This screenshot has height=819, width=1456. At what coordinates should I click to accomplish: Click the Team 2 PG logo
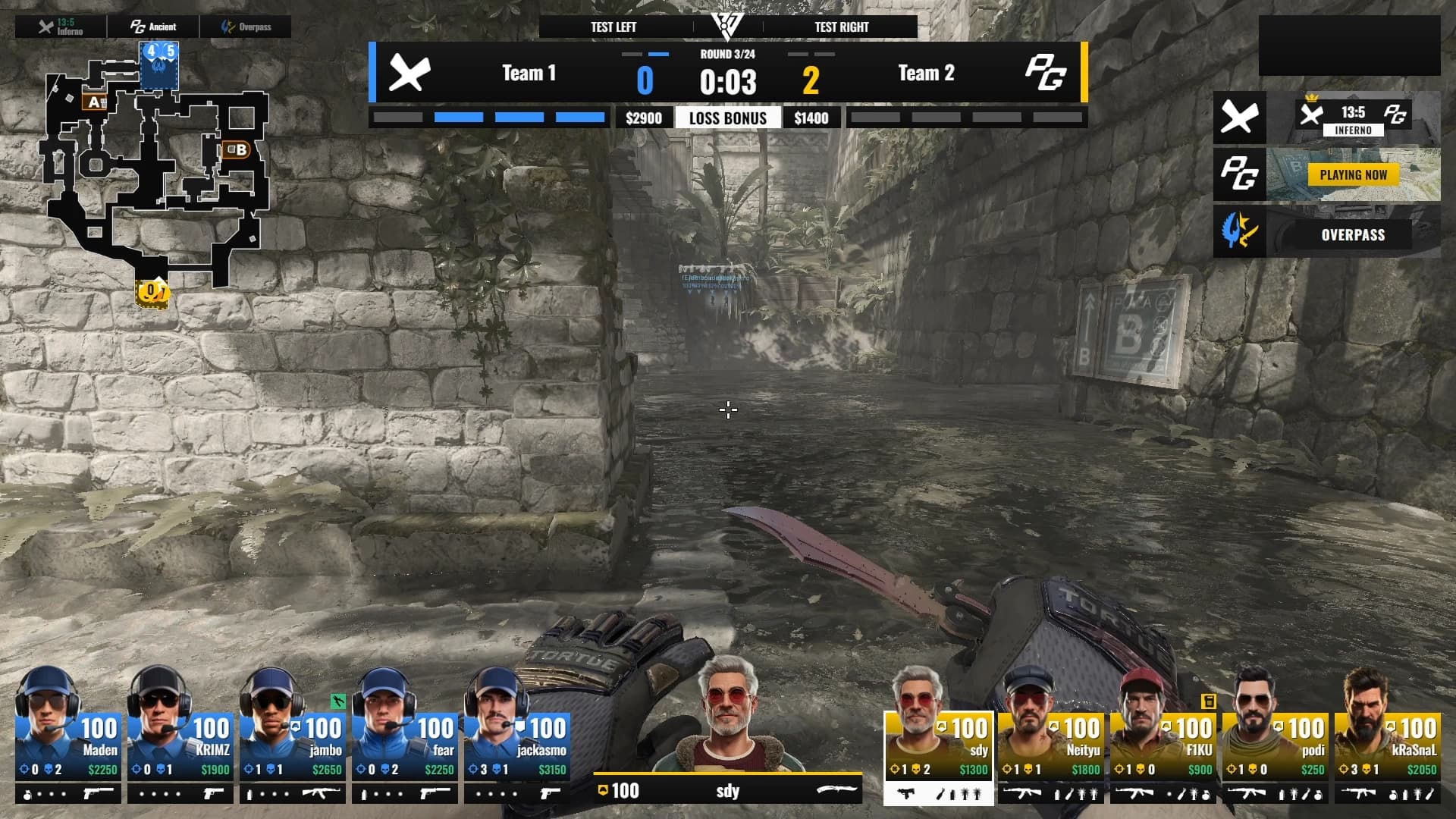coord(1046,74)
